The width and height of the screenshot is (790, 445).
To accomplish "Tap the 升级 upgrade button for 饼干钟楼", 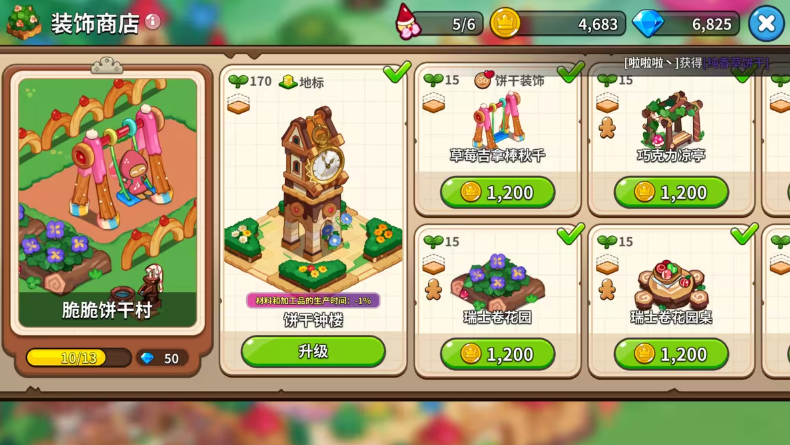I will click(313, 351).
